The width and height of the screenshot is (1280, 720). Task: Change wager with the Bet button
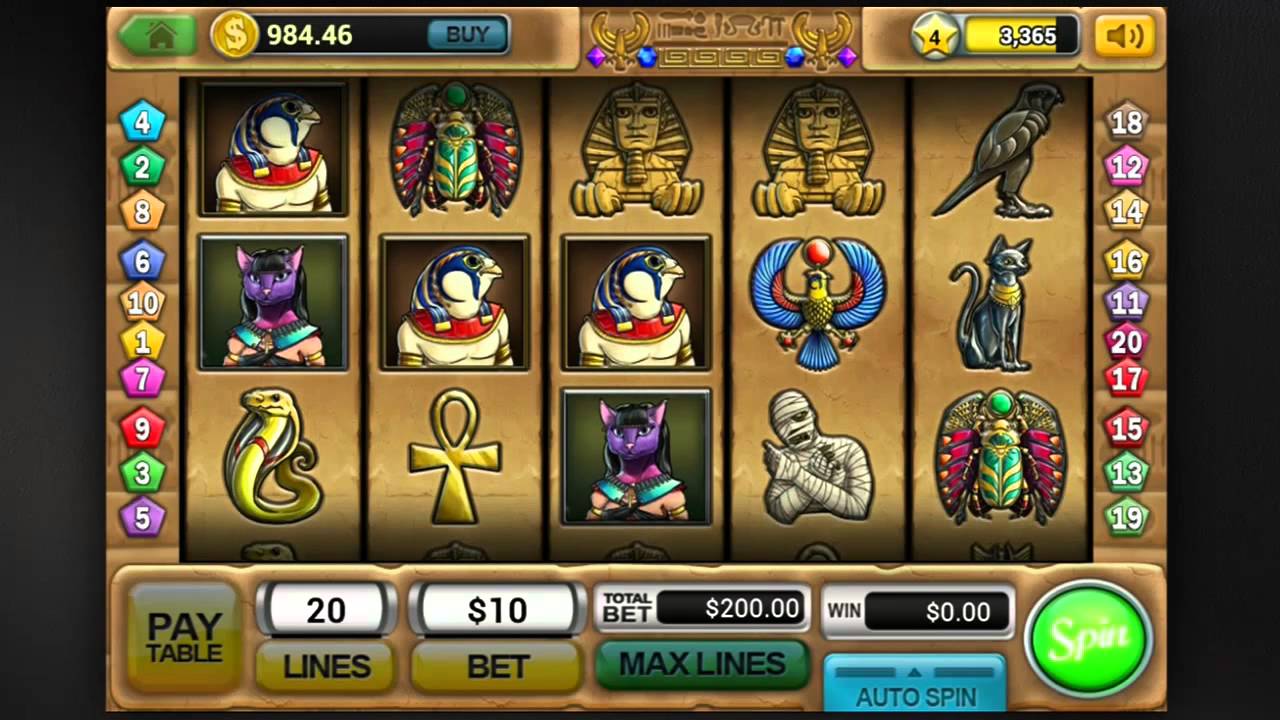coord(497,666)
